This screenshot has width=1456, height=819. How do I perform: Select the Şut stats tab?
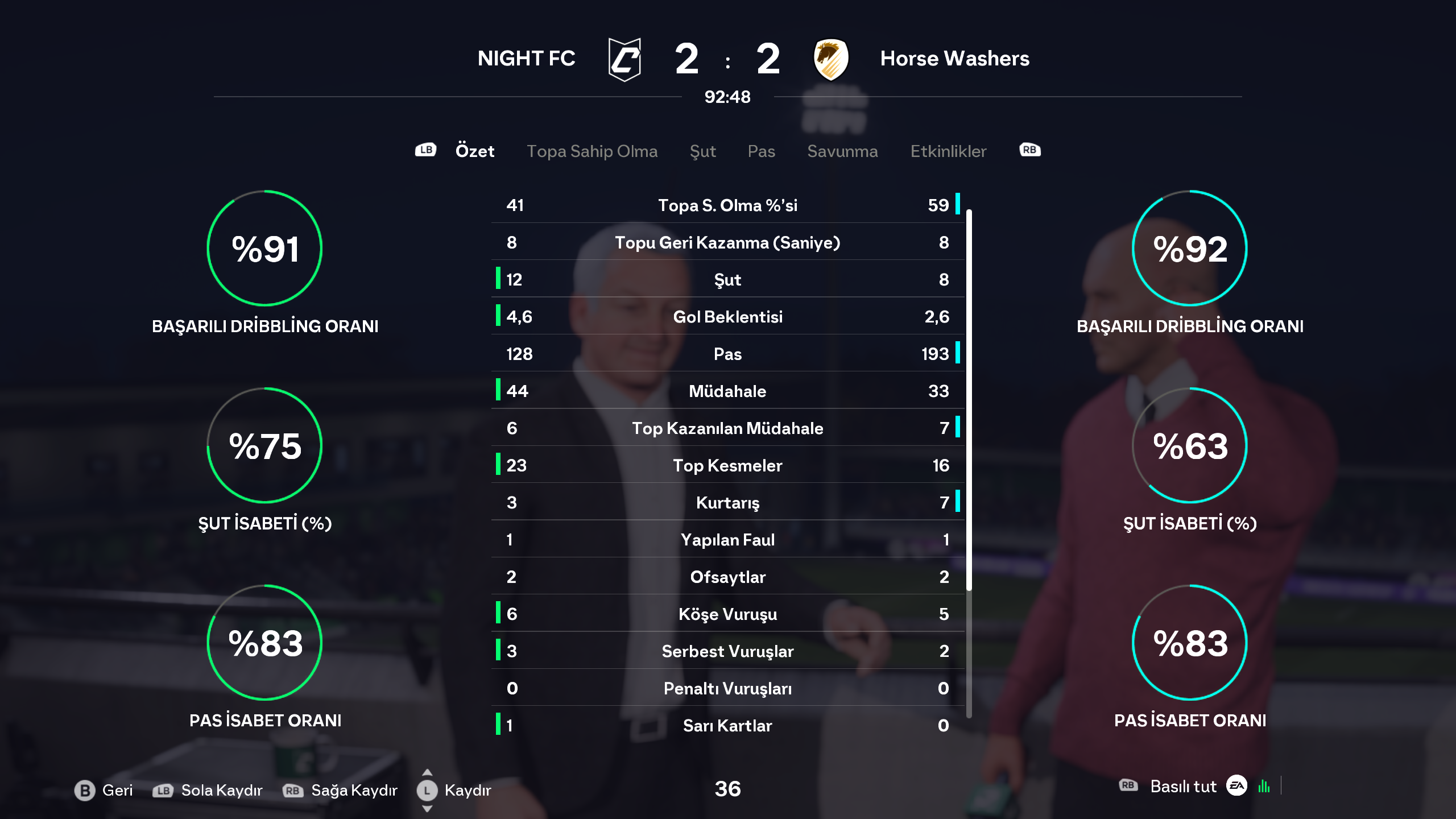click(x=702, y=151)
